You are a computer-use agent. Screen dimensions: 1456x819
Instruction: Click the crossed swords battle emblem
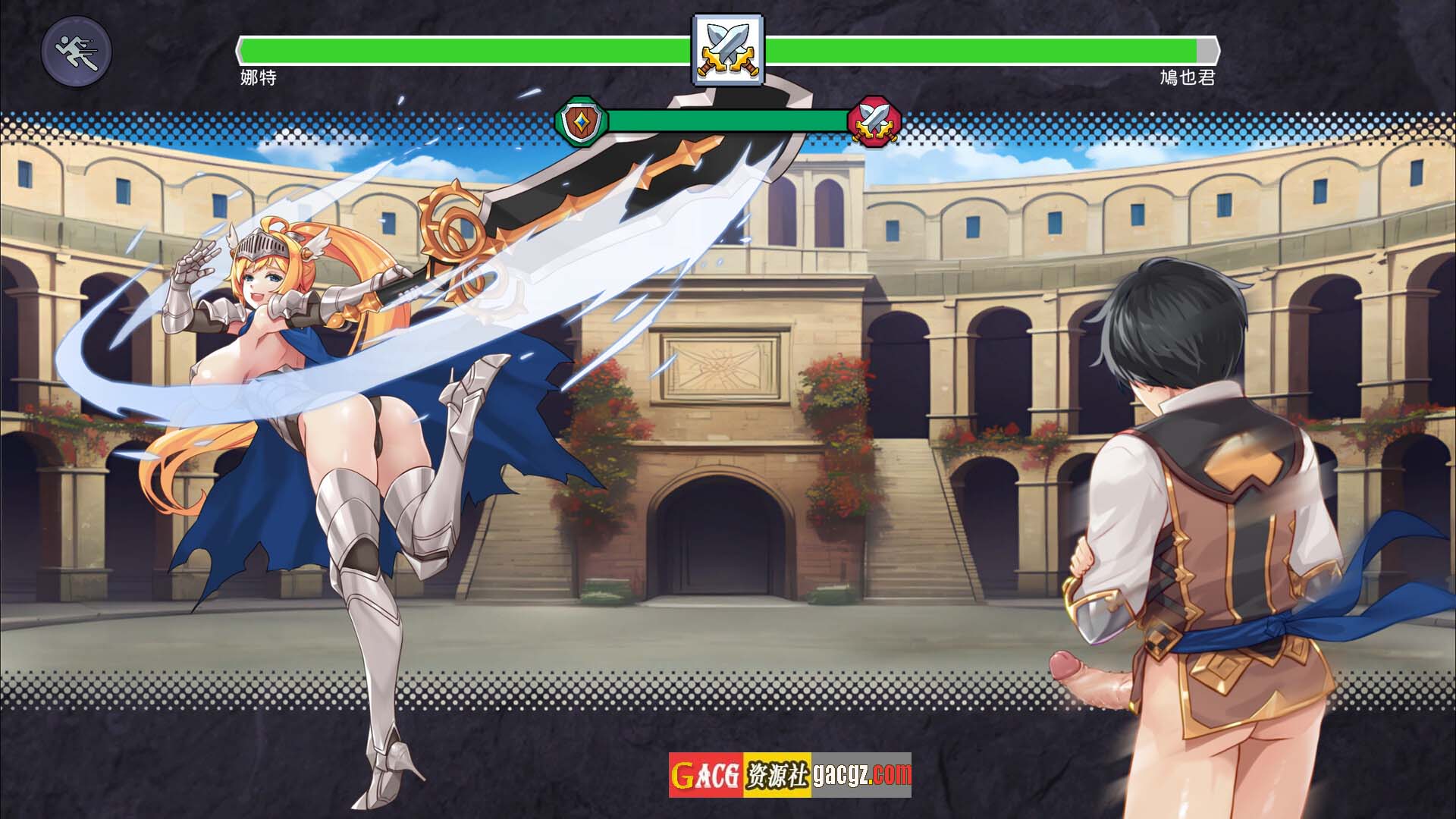coord(728,49)
